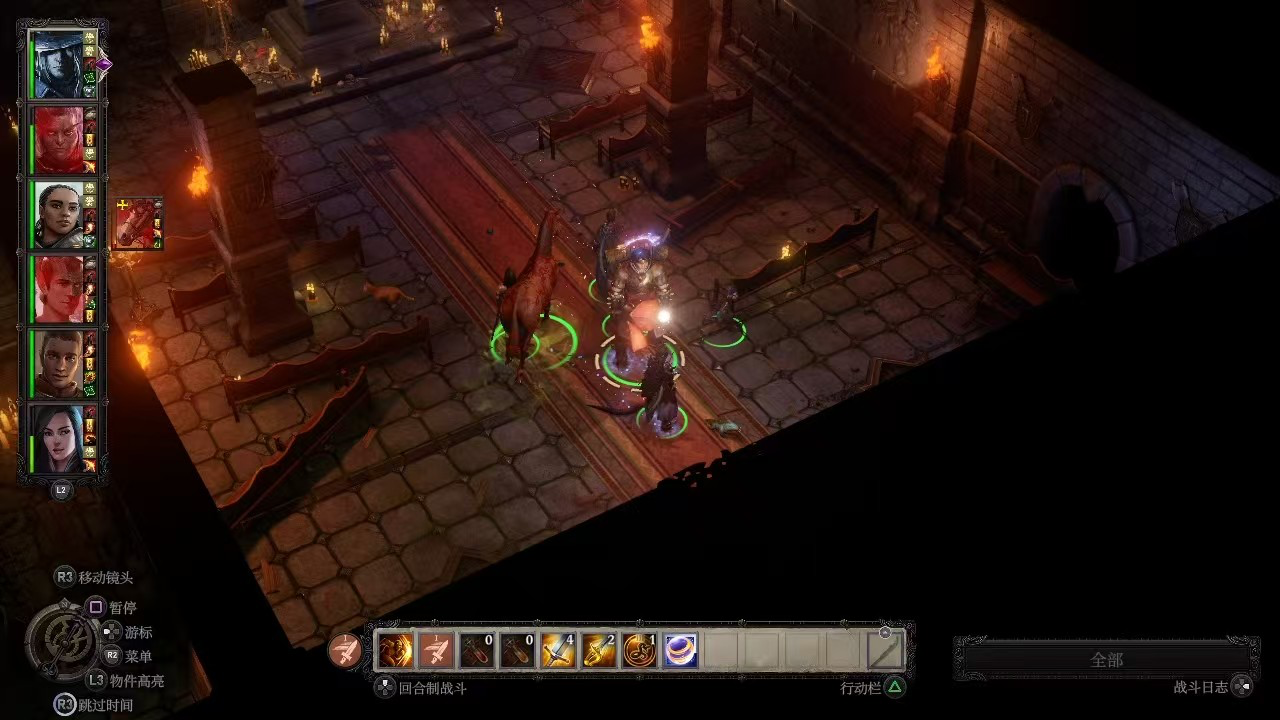This screenshot has height=720, width=1280.
Task: Select the staff weapon slot on action bar
Action: click(885, 651)
